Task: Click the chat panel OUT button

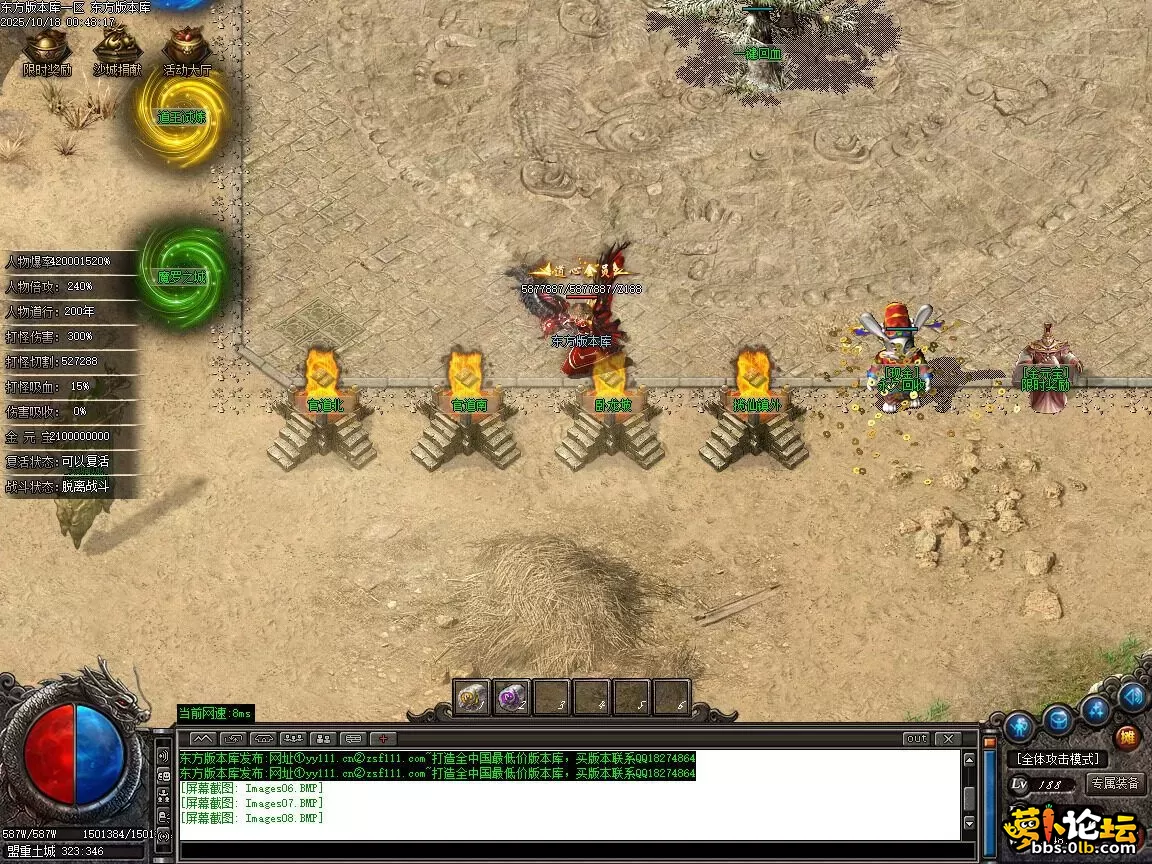Action: click(916, 739)
